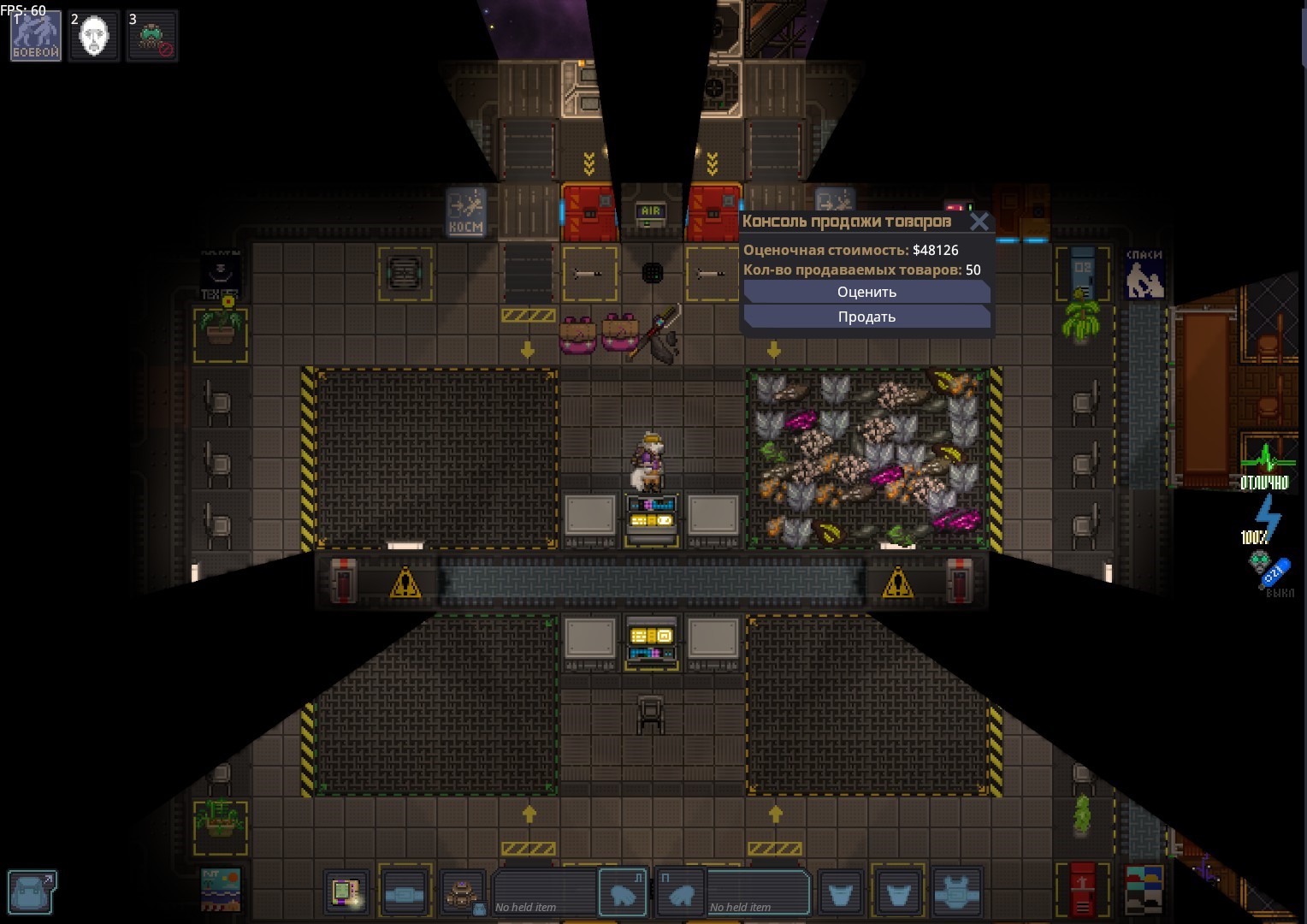
Task: Select the white face mask action
Action: tap(93, 36)
